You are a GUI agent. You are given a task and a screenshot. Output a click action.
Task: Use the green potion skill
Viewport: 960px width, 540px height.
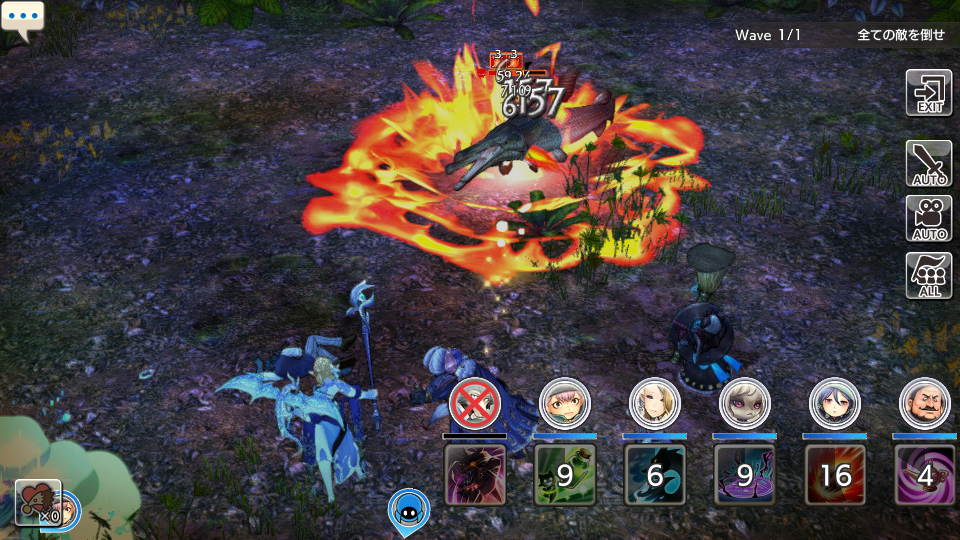(x=565, y=475)
